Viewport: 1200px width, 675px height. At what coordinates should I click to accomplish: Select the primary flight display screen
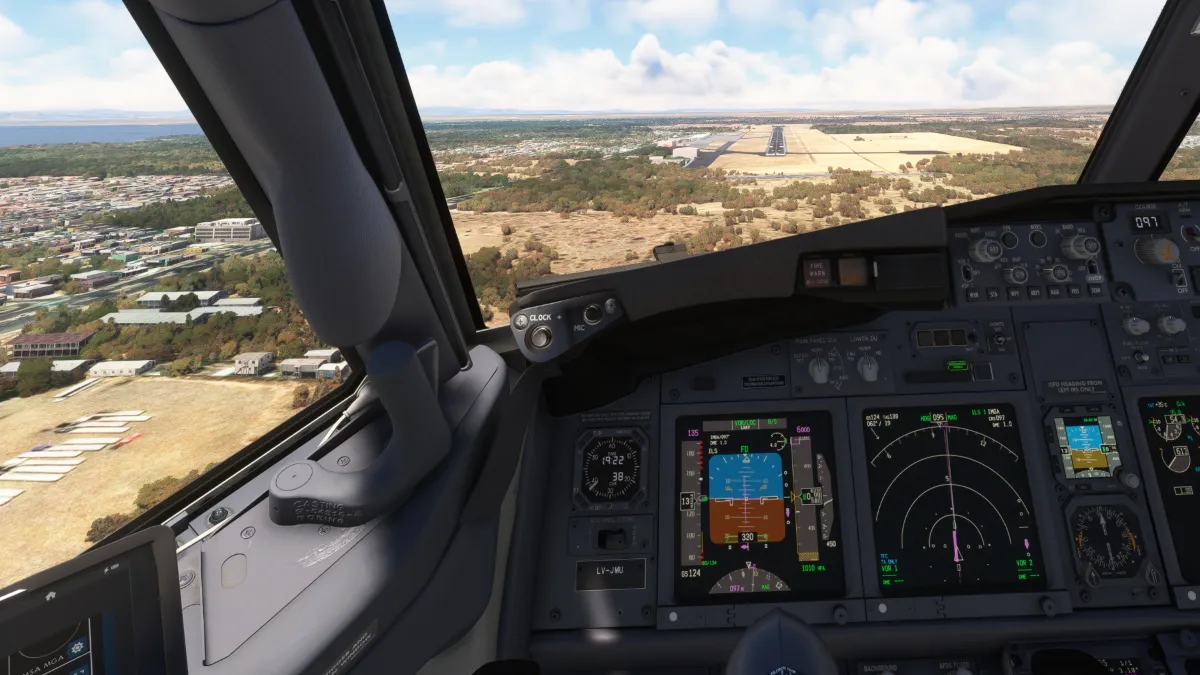point(756,505)
